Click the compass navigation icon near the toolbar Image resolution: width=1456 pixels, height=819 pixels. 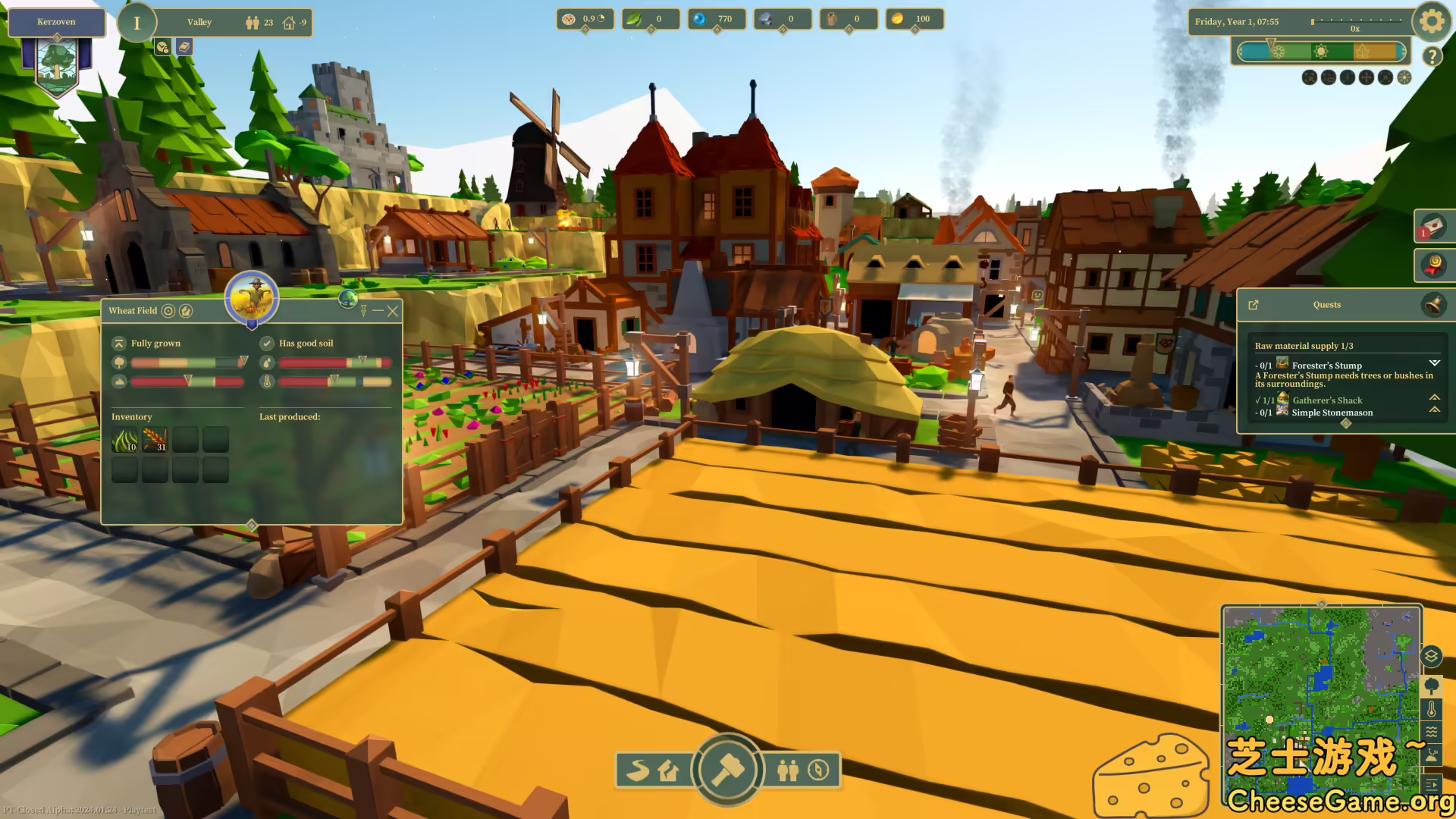point(819,770)
